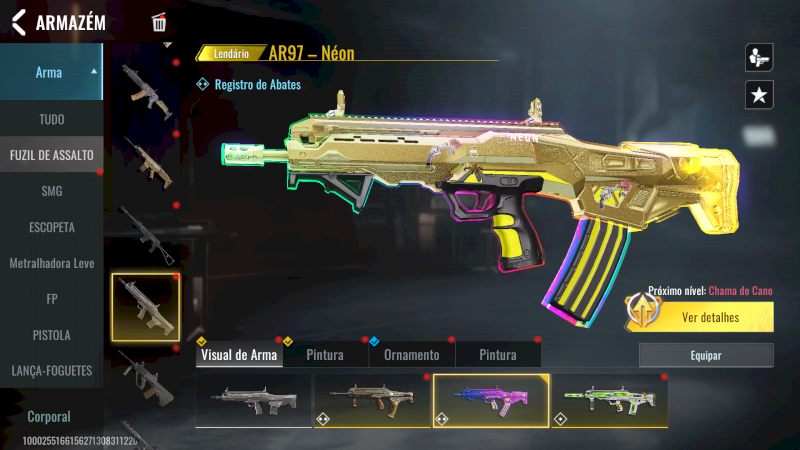Open the Metralhadora Leve category

(x=51, y=263)
